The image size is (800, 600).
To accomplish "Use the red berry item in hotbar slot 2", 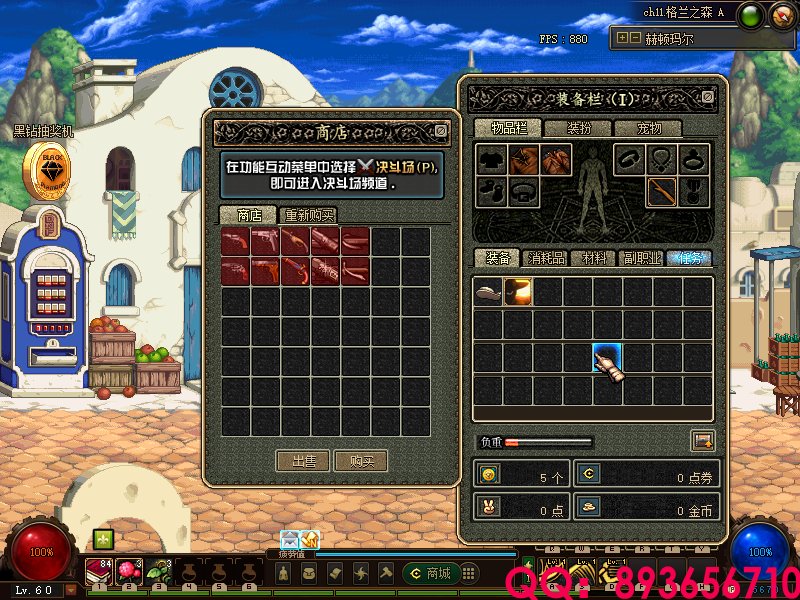I will tap(129, 571).
